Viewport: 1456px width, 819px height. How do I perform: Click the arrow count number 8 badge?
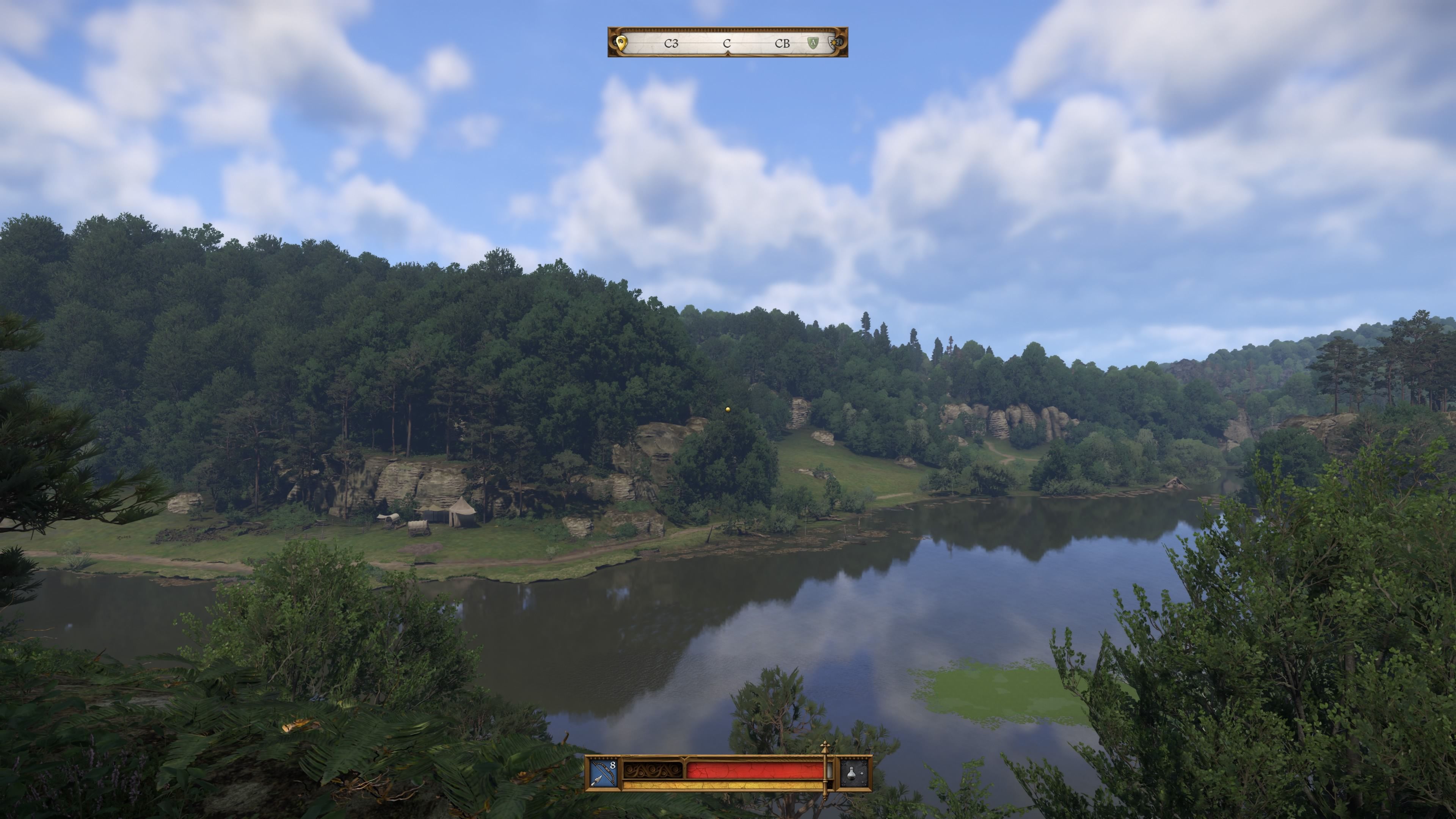coord(612,765)
